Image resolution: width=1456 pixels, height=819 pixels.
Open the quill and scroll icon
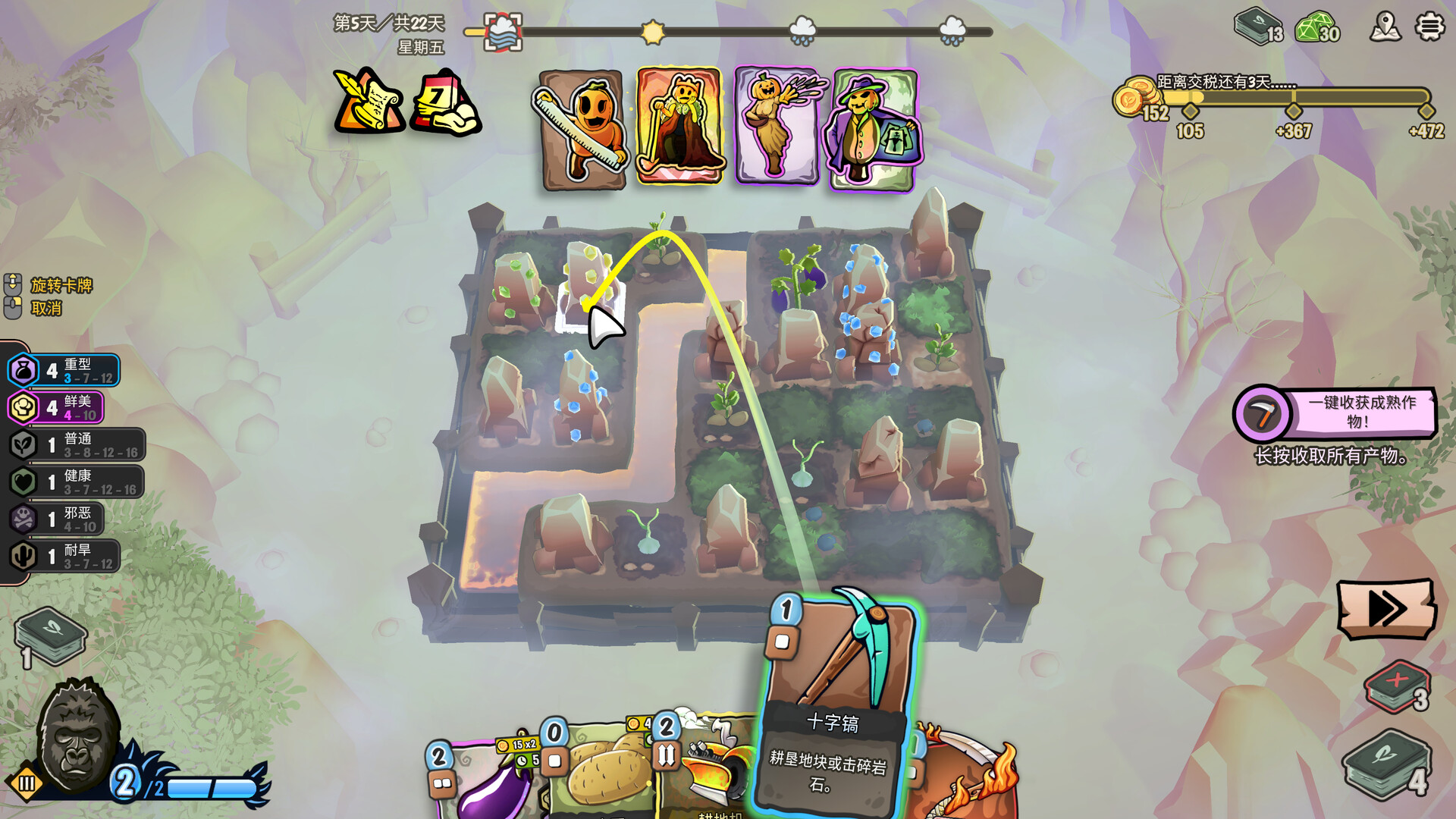click(369, 102)
